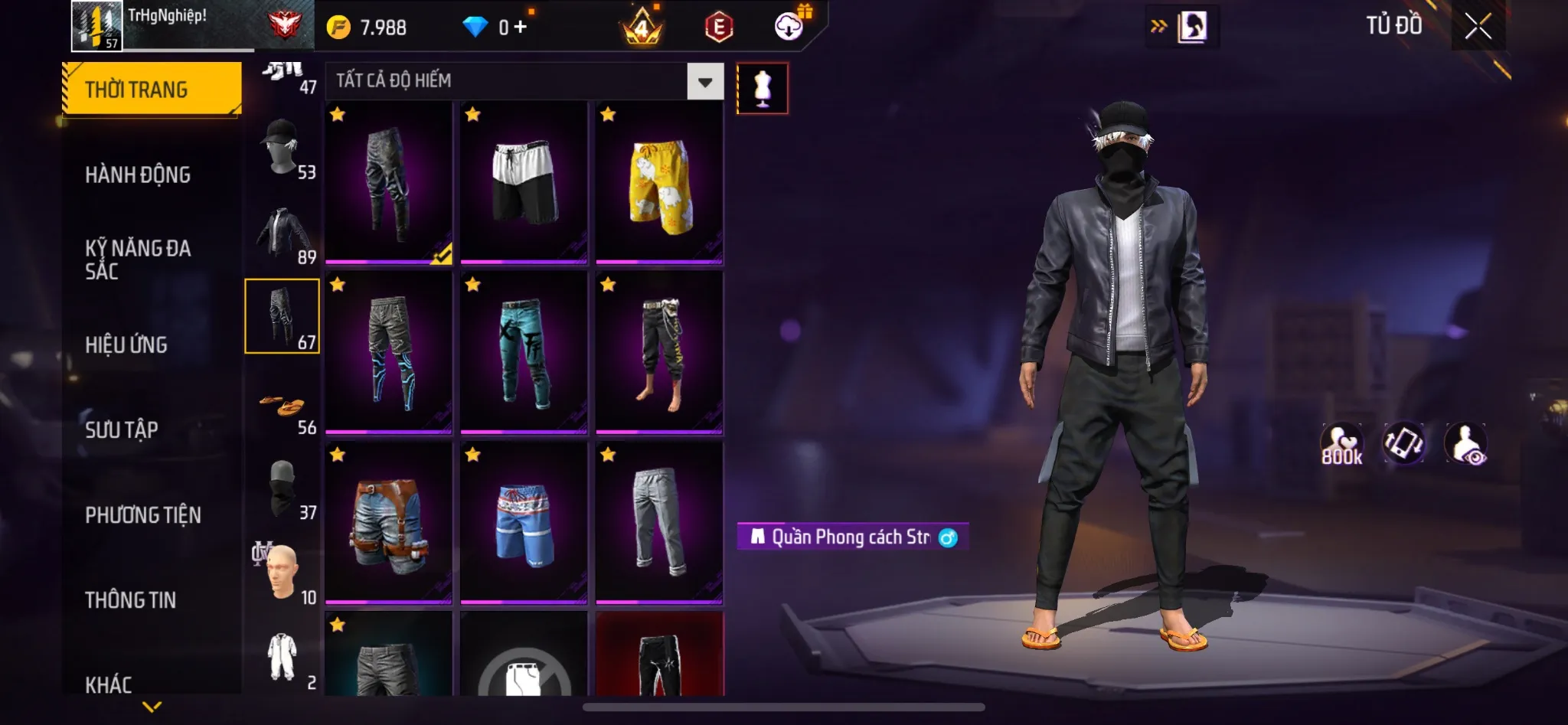The image size is (1568, 725).
Task: Toggle the star on the yellow elephant shorts
Action: [x=608, y=114]
